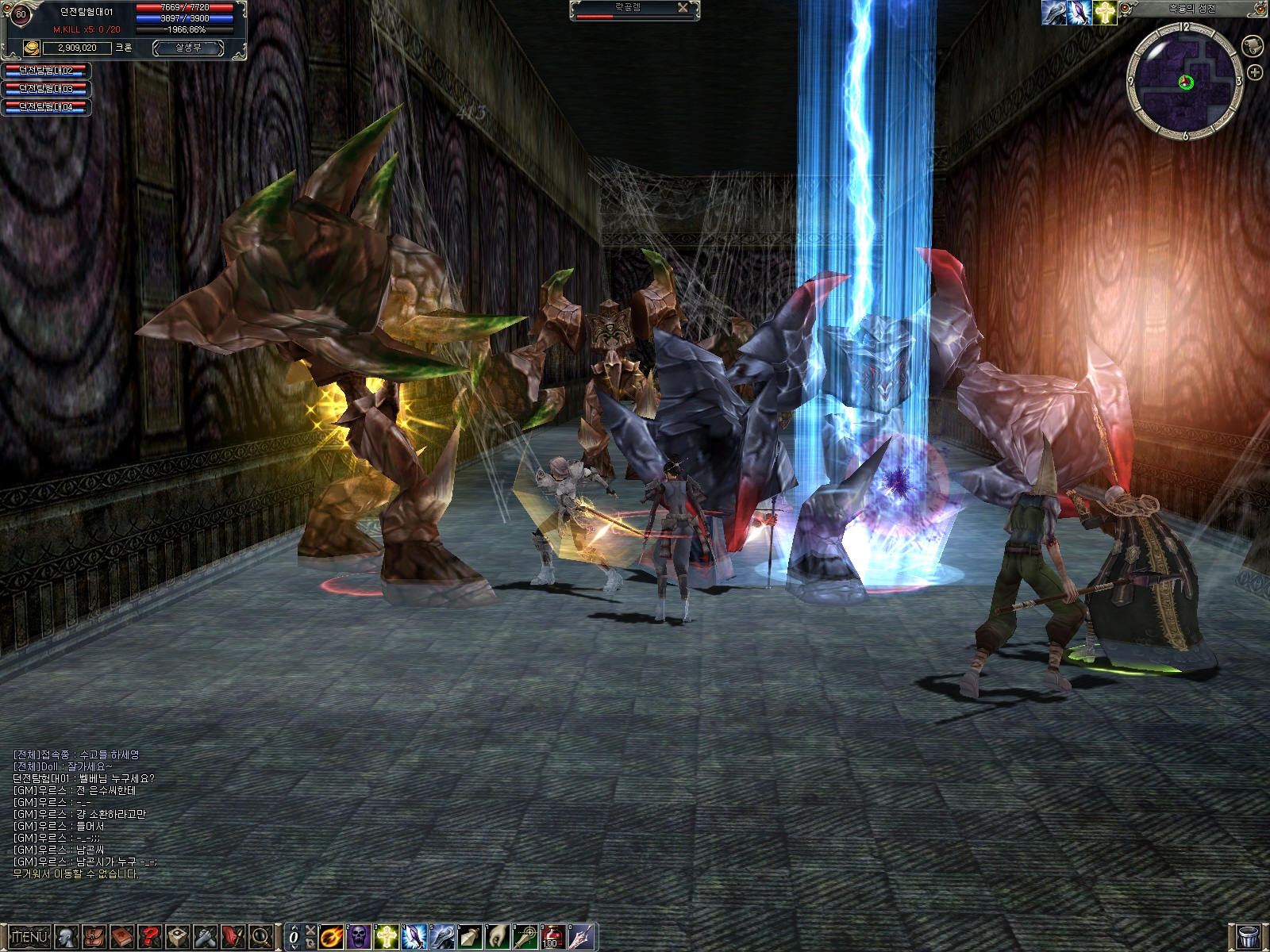Activate the purple skull skill
Image resolution: width=1270 pixels, height=952 pixels.
[360, 937]
